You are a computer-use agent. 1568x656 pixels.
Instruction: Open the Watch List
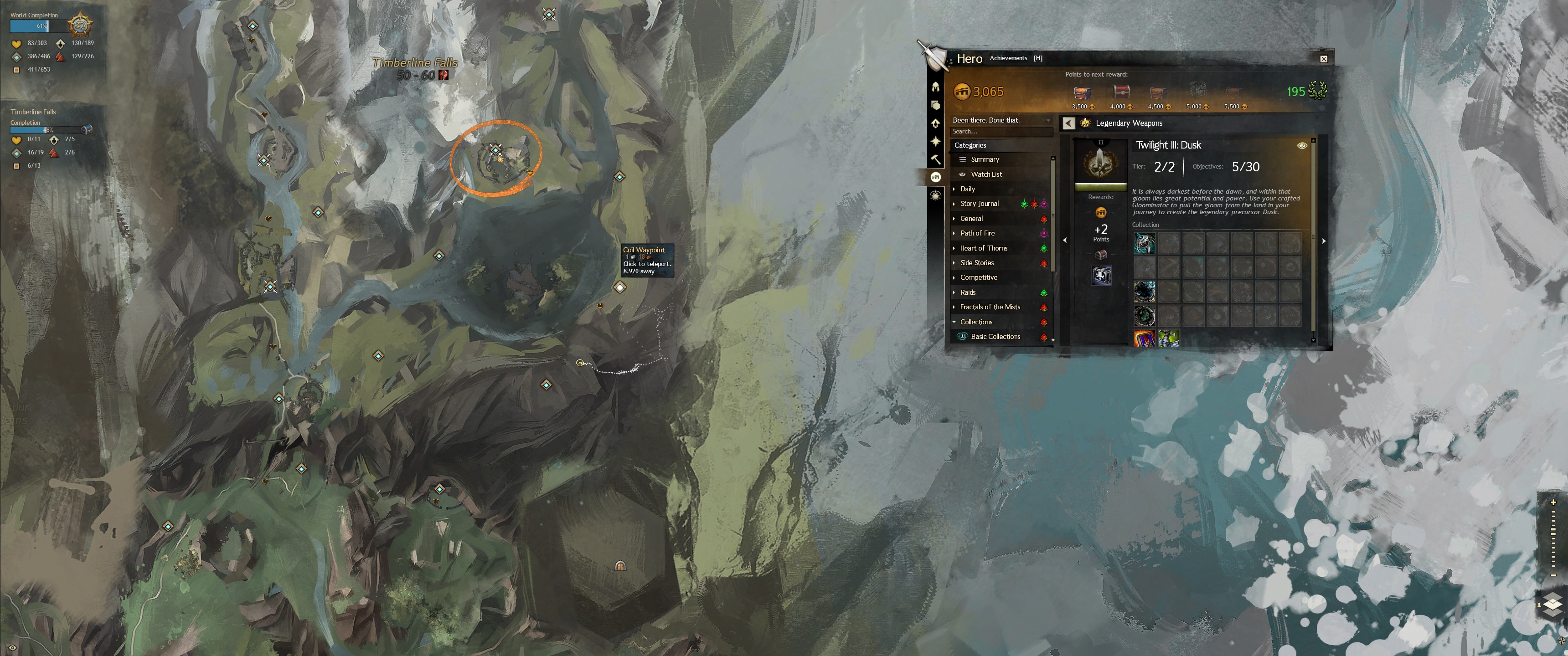click(985, 174)
